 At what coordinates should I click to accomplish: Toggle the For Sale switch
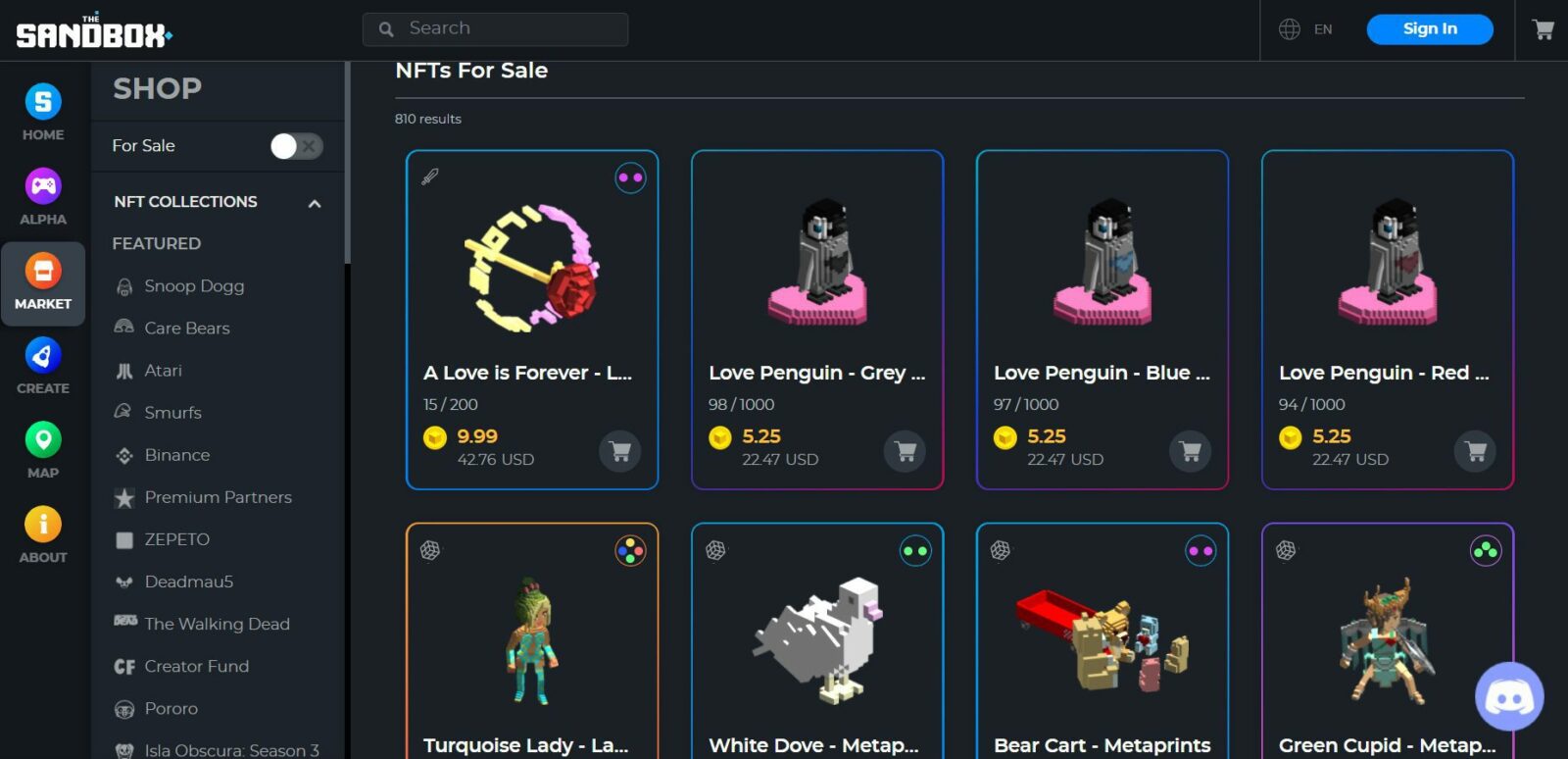296,146
